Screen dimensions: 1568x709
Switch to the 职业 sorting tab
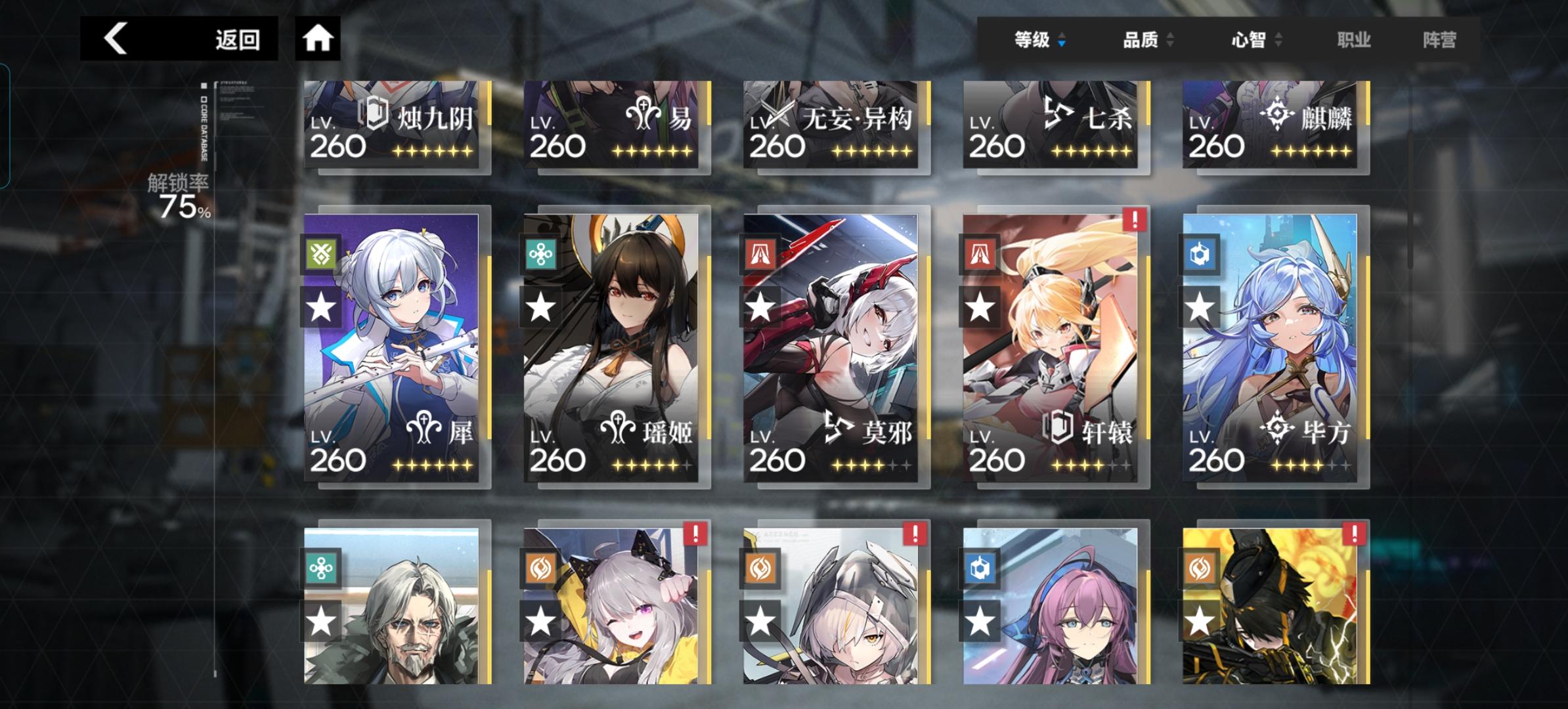point(1354,40)
